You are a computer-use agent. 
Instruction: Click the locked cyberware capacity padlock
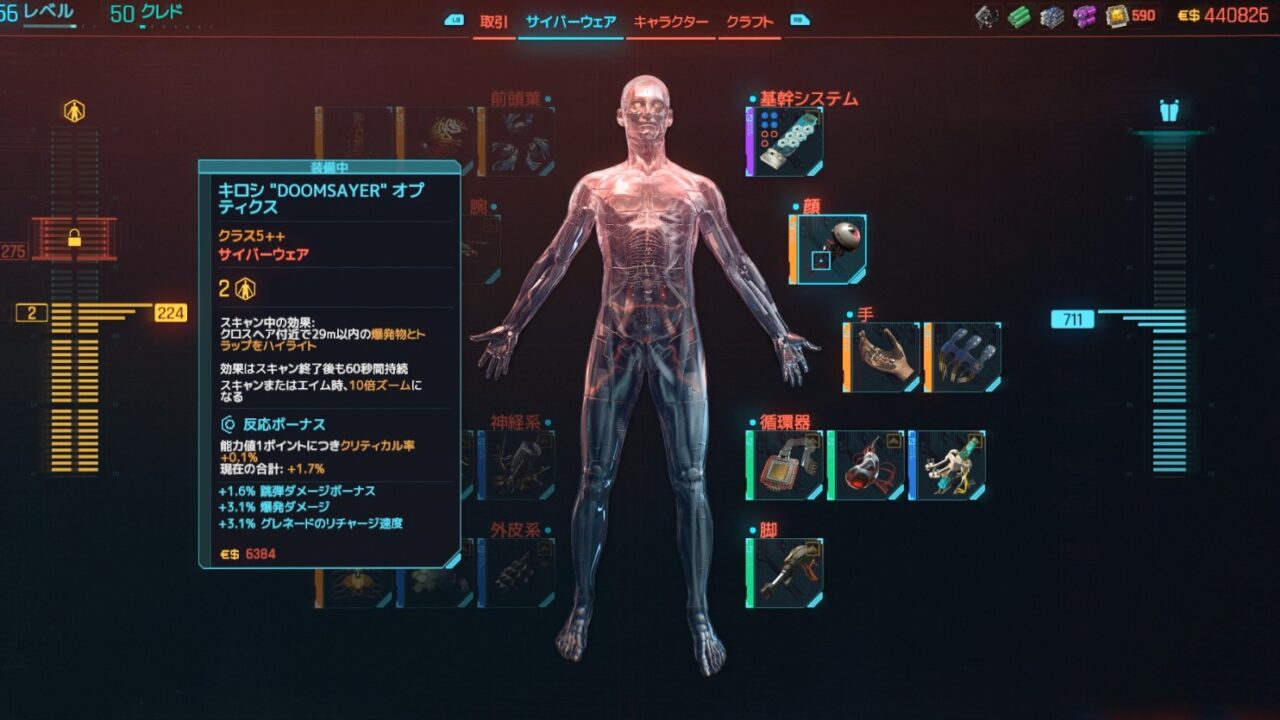point(74,238)
